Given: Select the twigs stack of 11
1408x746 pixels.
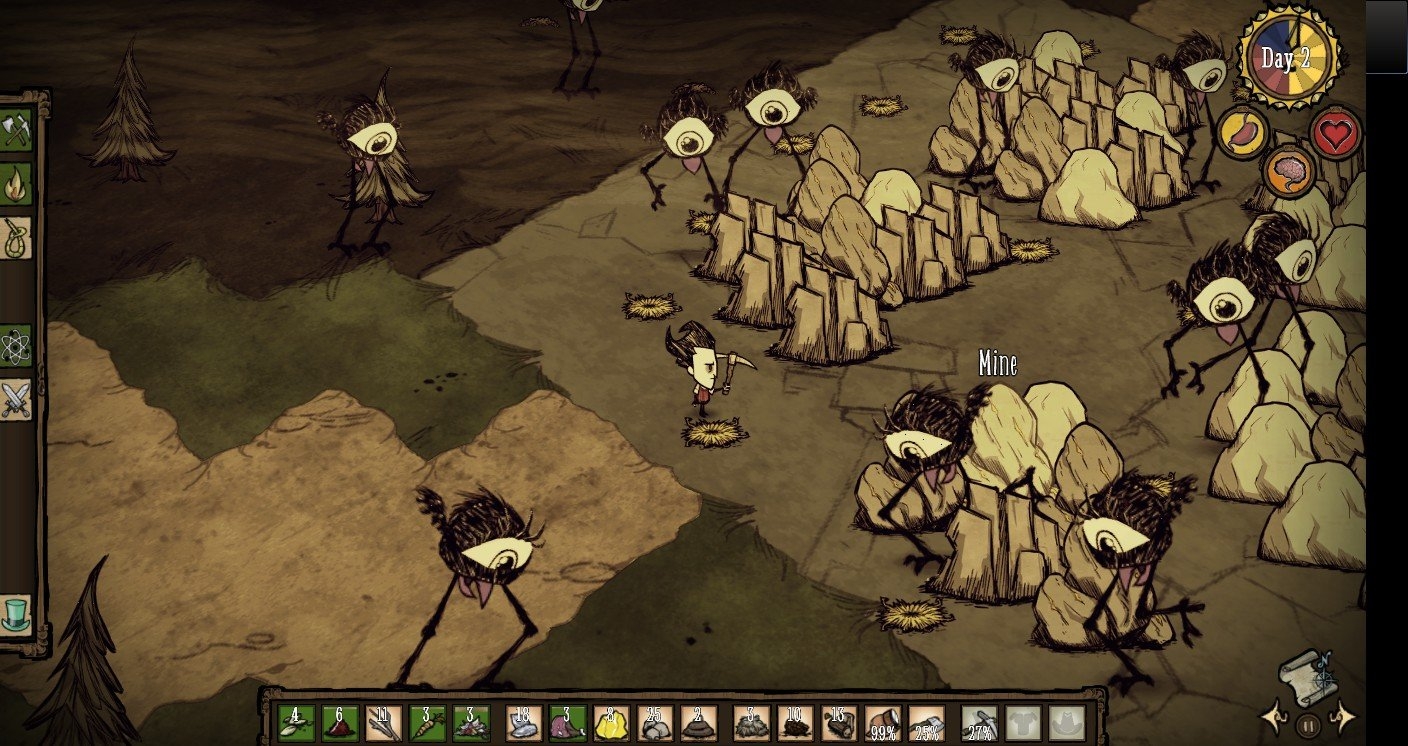Looking at the screenshot, I should point(383,723).
